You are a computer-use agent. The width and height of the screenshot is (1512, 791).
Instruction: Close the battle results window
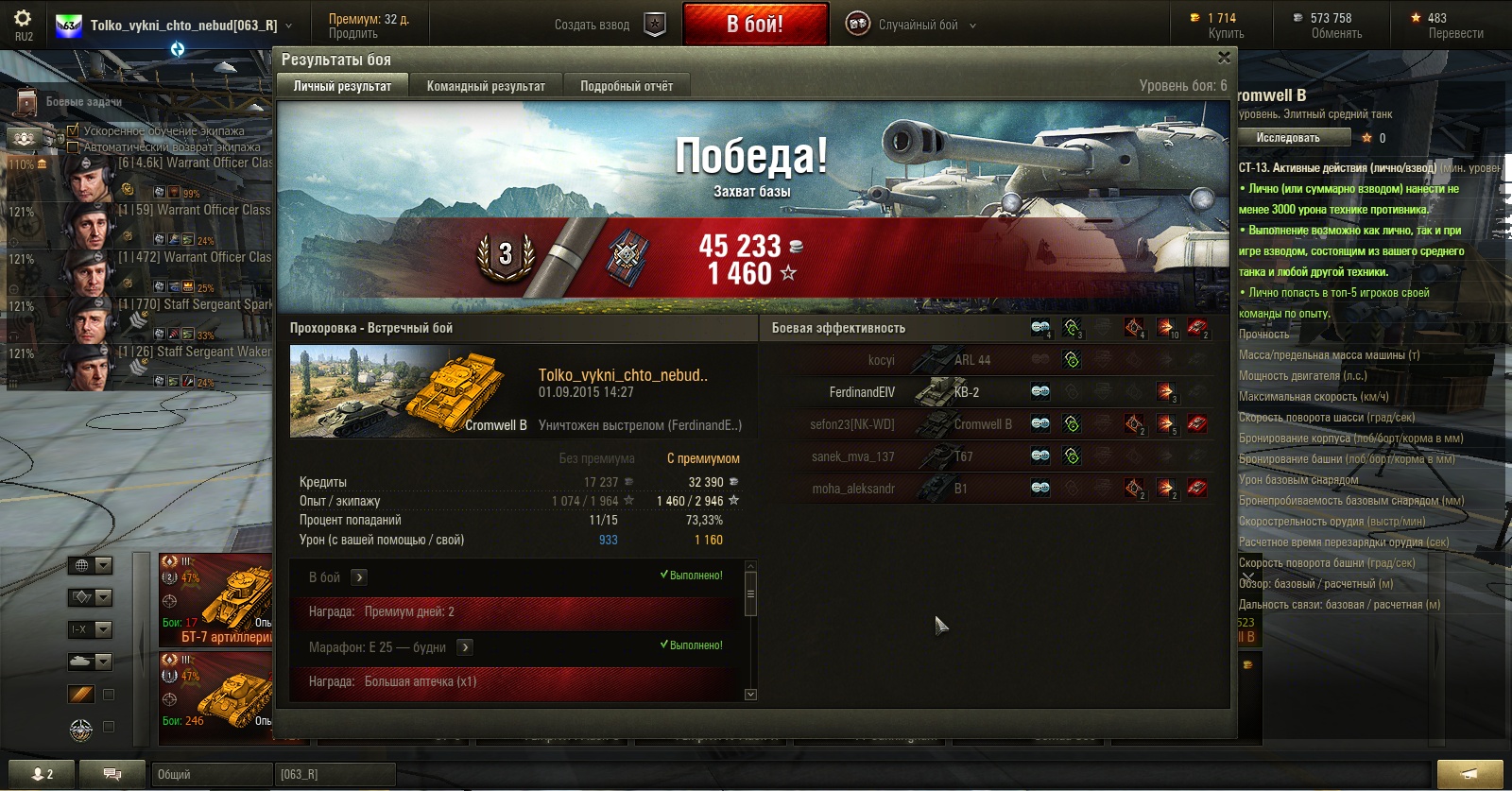click(x=1224, y=58)
